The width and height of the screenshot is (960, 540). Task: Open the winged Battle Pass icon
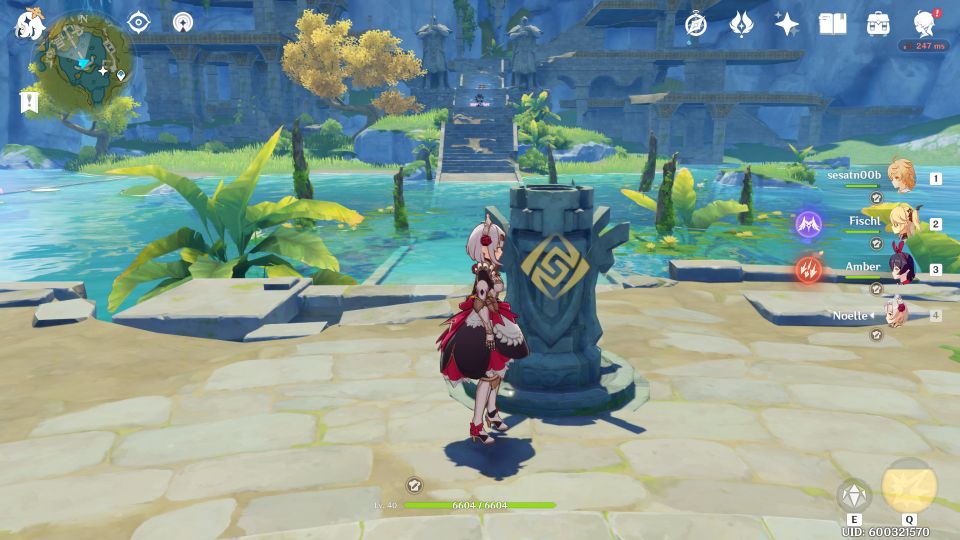tap(741, 24)
